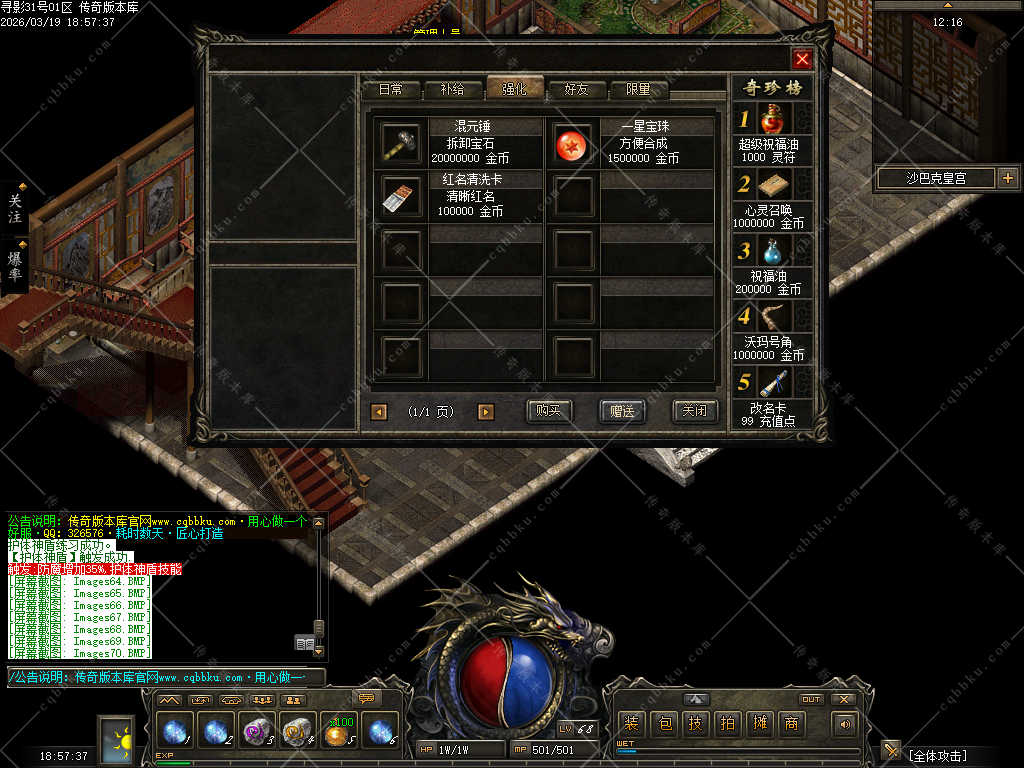The height and width of the screenshot is (768, 1024).
Task: Choose the 一星宝珠 red orb item
Action: 573,145
